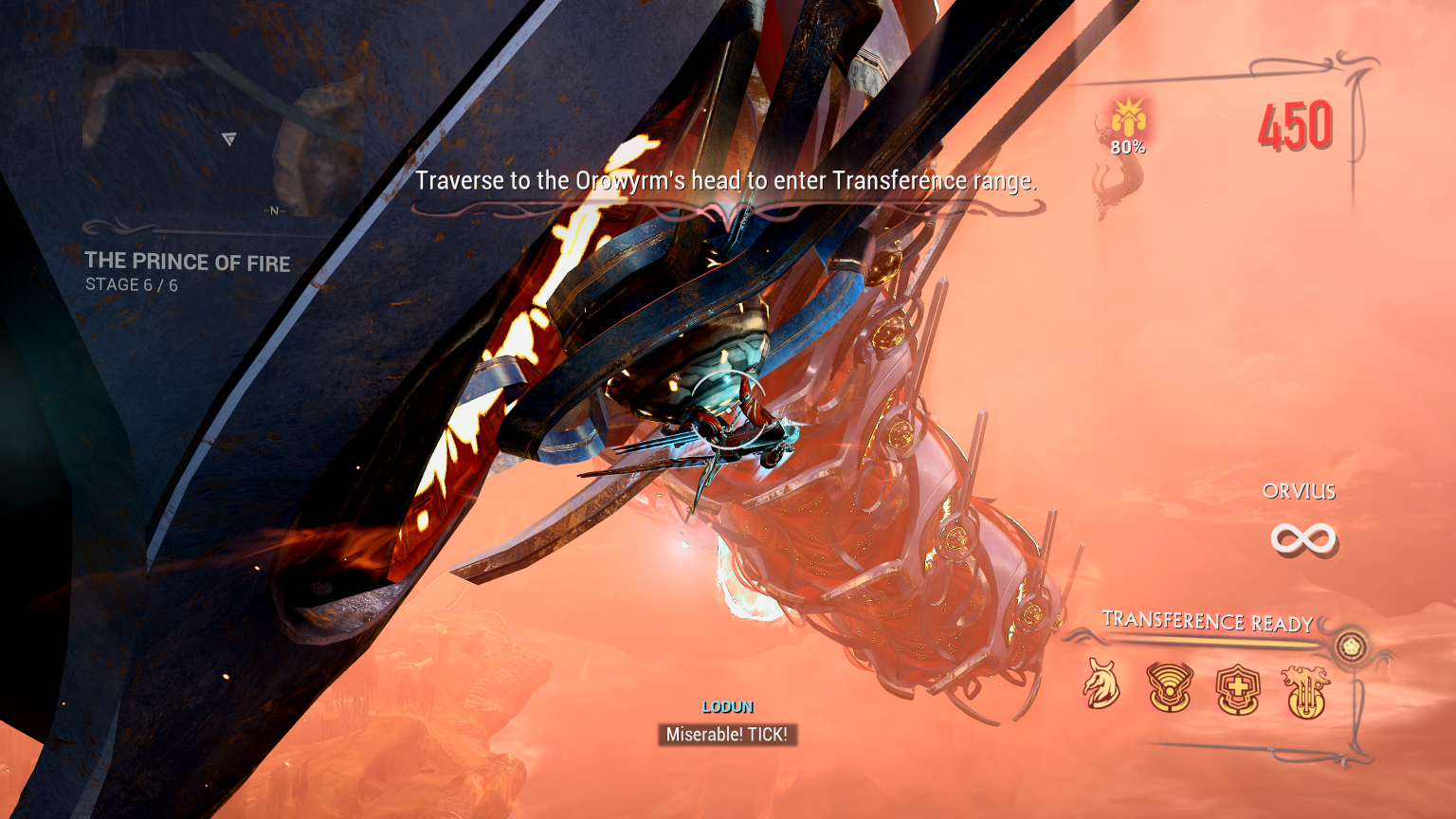Image resolution: width=1456 pixels, height=819 pixels.
Task: Click the infinity ammo symbol for Orvius
Action: (1304, 538)
